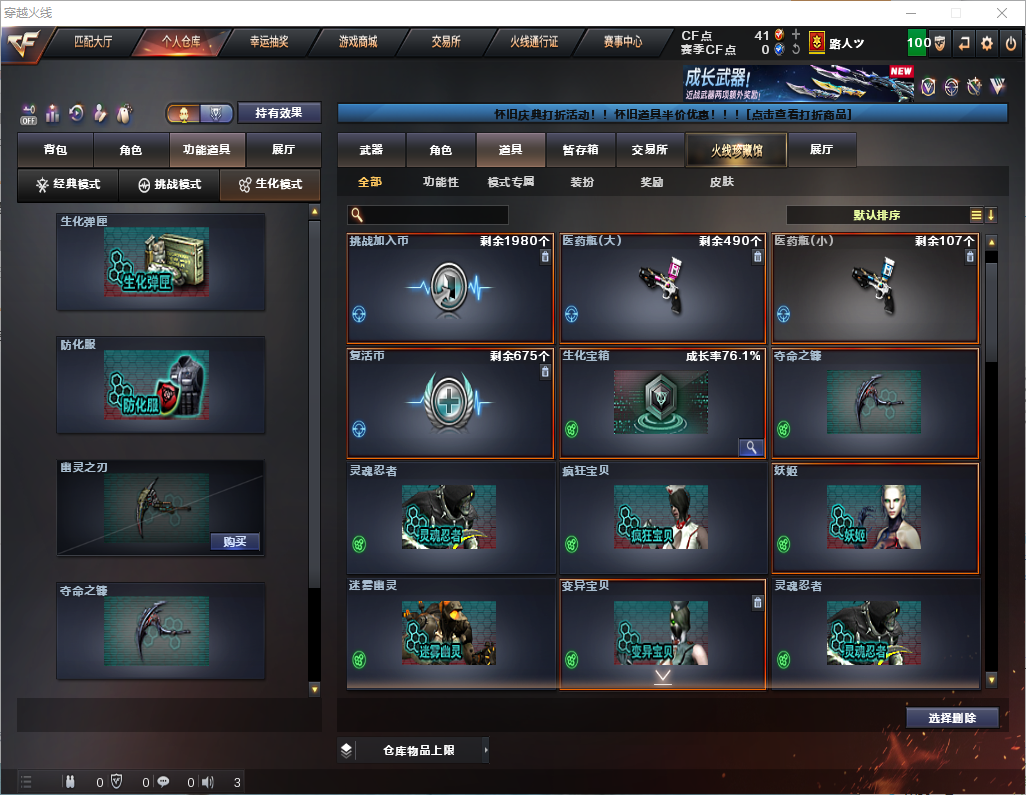Choose the 经典模式 classic mode tab

click(x=68, y=185)
